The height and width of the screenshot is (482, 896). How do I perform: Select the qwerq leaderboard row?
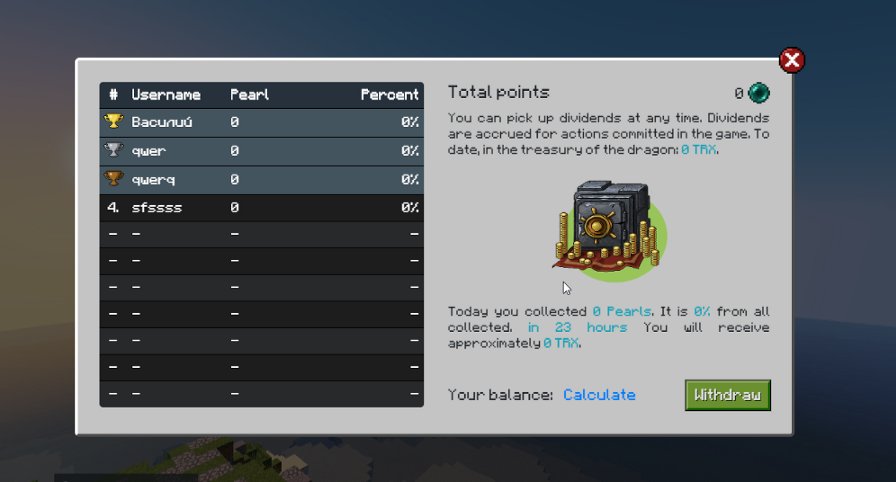coord(261,179)
